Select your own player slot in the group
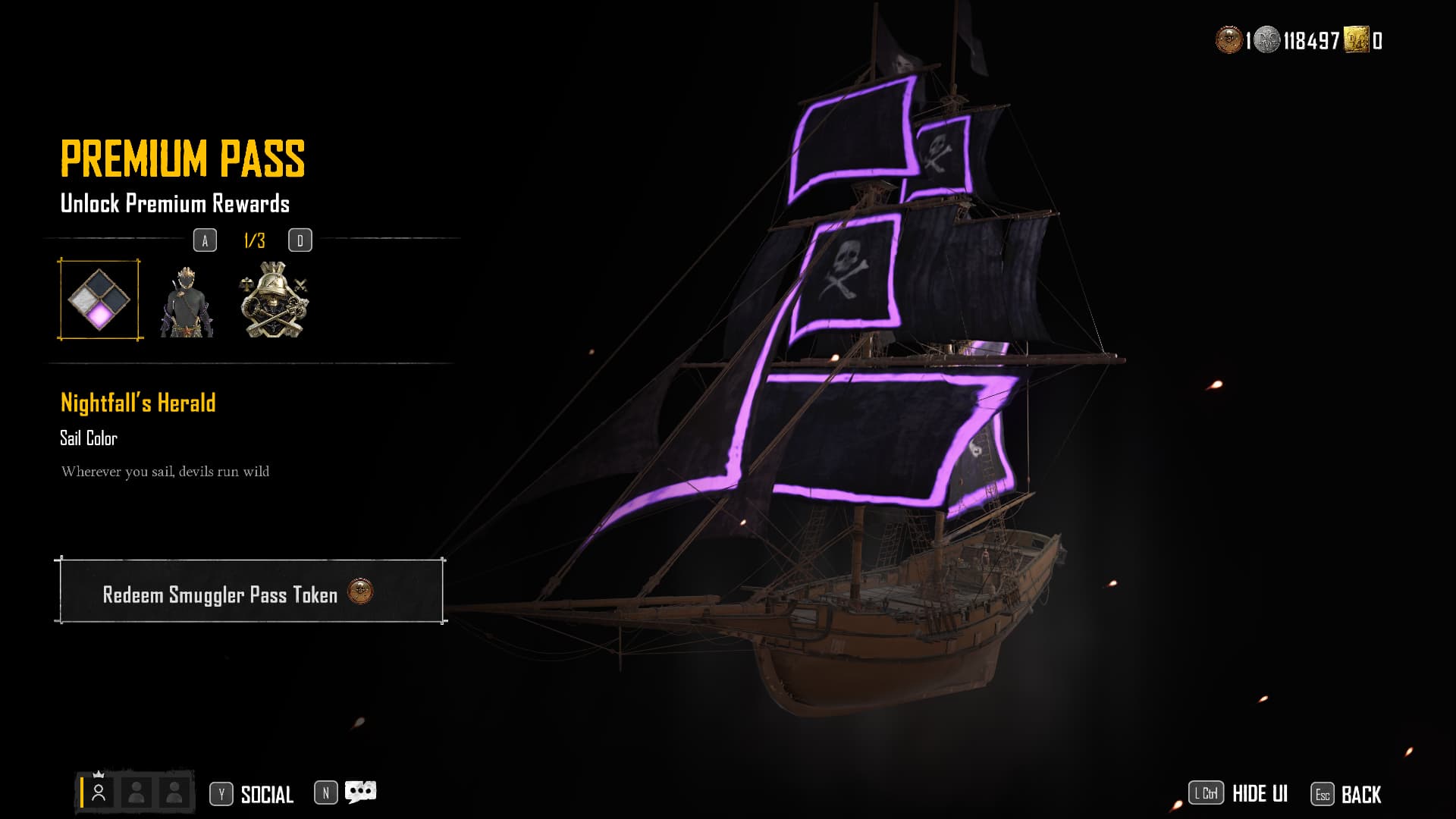The image size is (1456, 819). click(x=99, y=792)
